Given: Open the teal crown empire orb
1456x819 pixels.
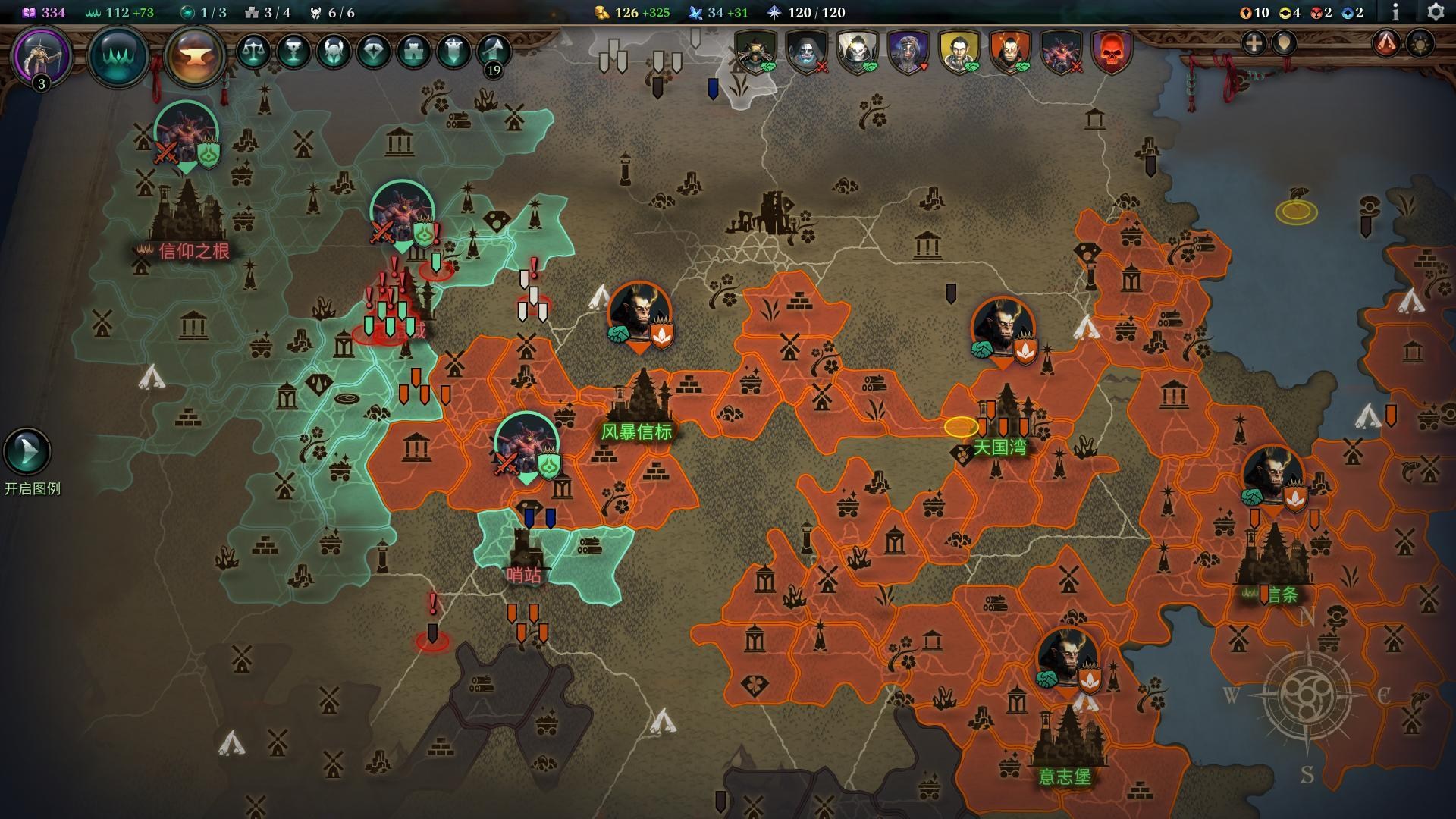Looking at the screenshot, I should coord(118,56).
